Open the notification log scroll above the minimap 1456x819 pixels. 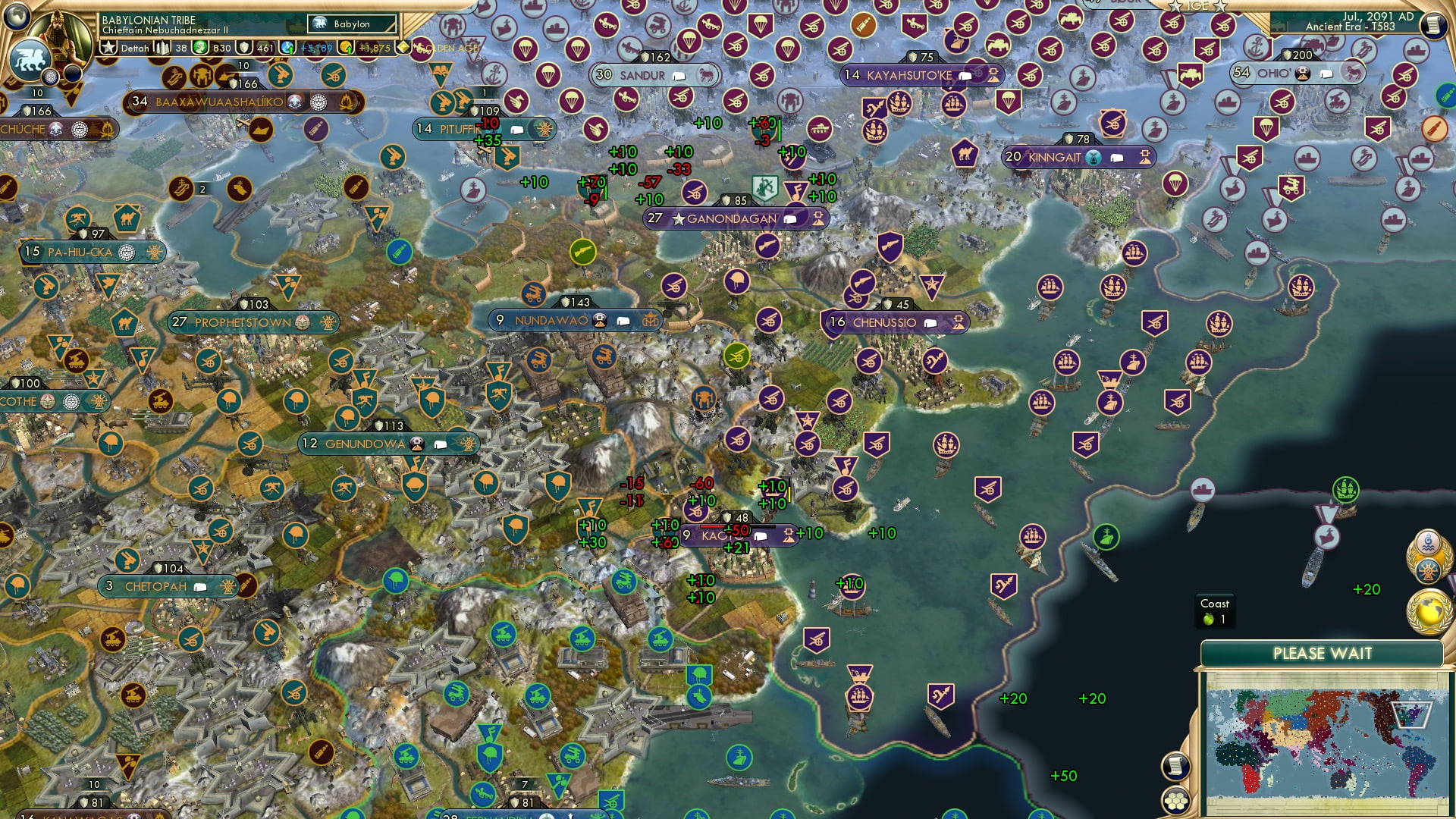1175,765
